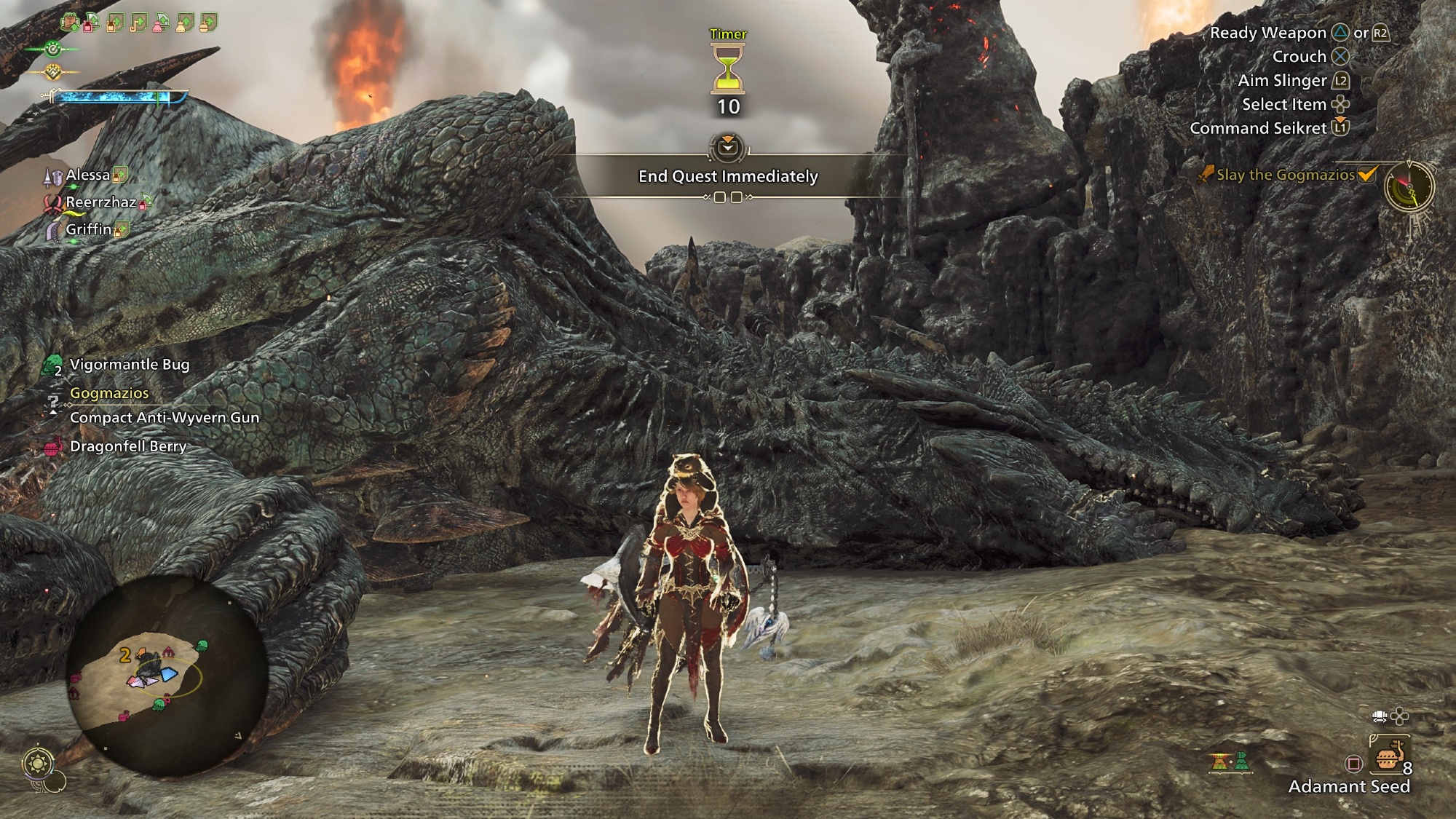Choose Compact Anti-Wyvern Gun entry
1456x819 pixels.
click(x=164, y=418)
